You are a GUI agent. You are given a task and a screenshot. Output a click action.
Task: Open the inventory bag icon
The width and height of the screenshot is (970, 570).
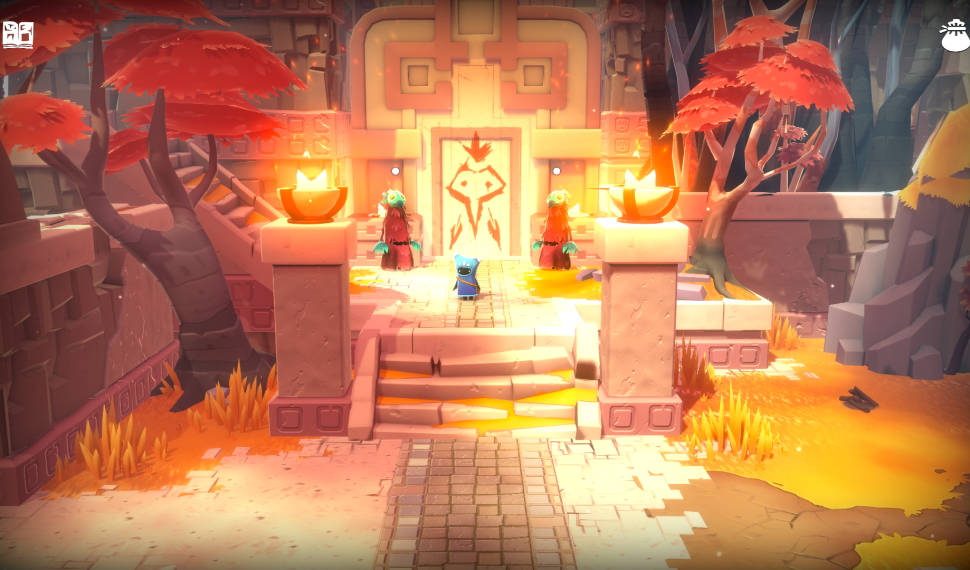953,36
